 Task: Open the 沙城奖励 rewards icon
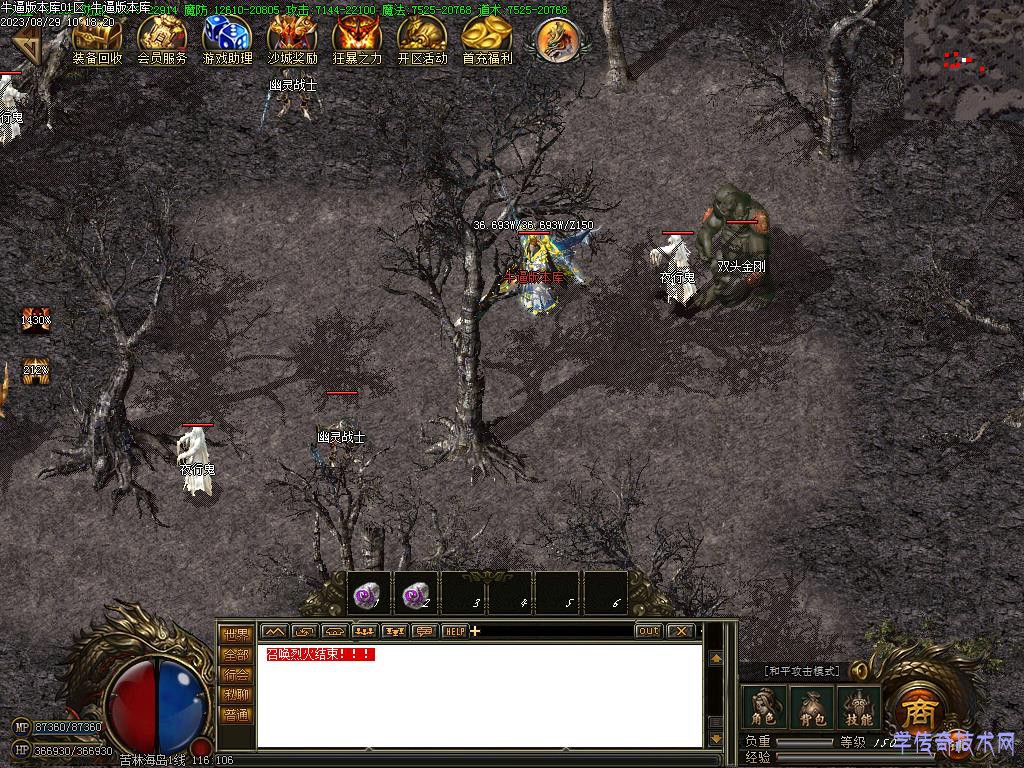[x=292, y=38]
